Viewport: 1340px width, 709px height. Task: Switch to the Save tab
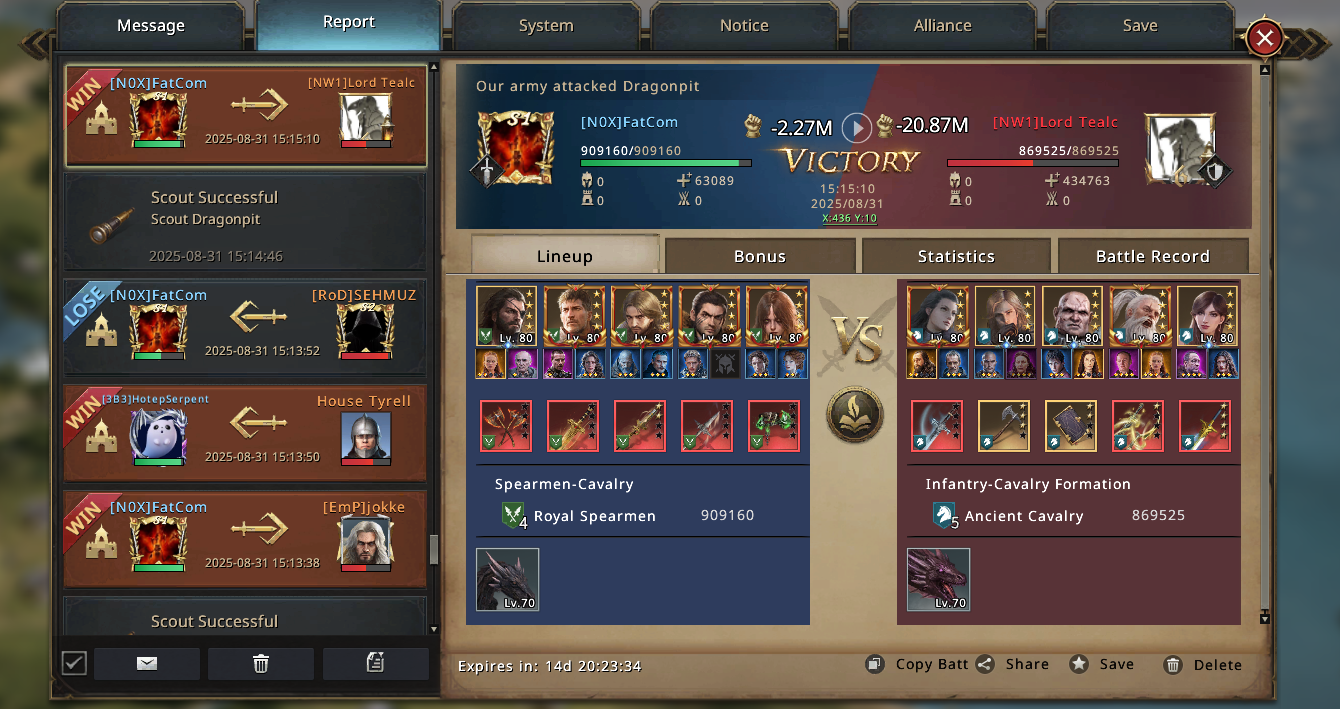pyautogui.click(x=1140, y=26)
